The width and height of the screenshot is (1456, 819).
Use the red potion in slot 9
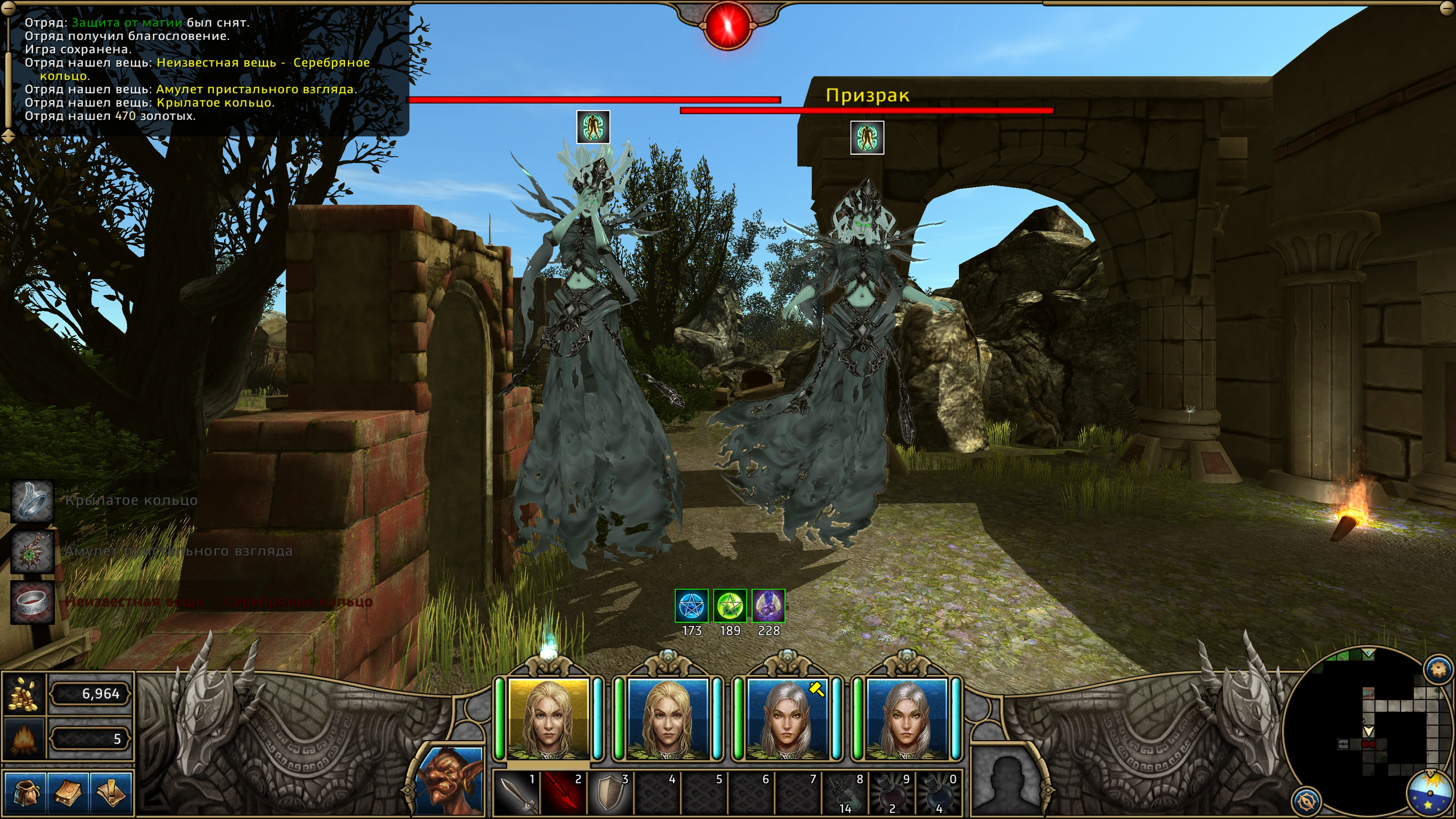point(891,793)
